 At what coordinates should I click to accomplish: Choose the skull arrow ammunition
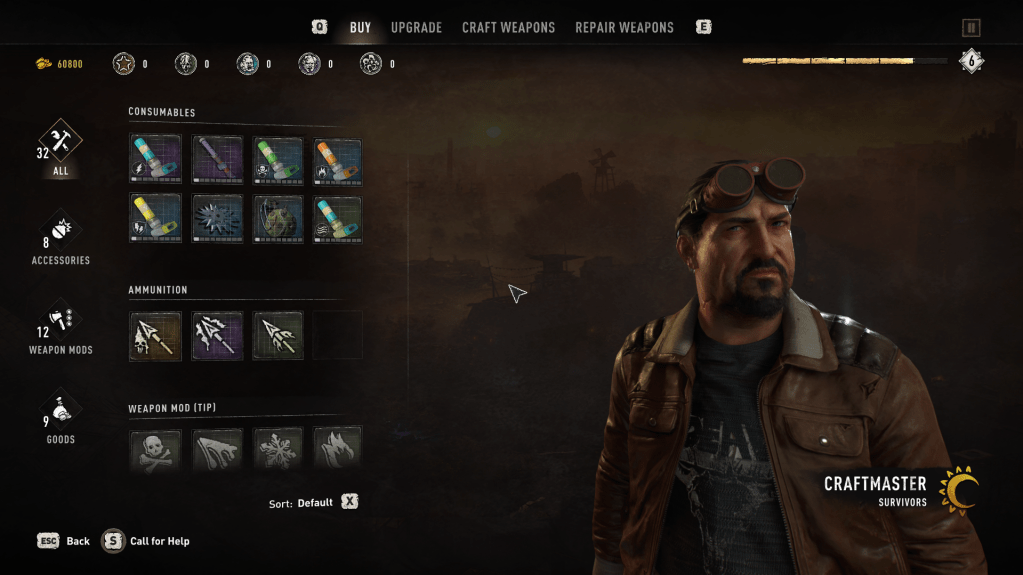click(x=156, y=336)
